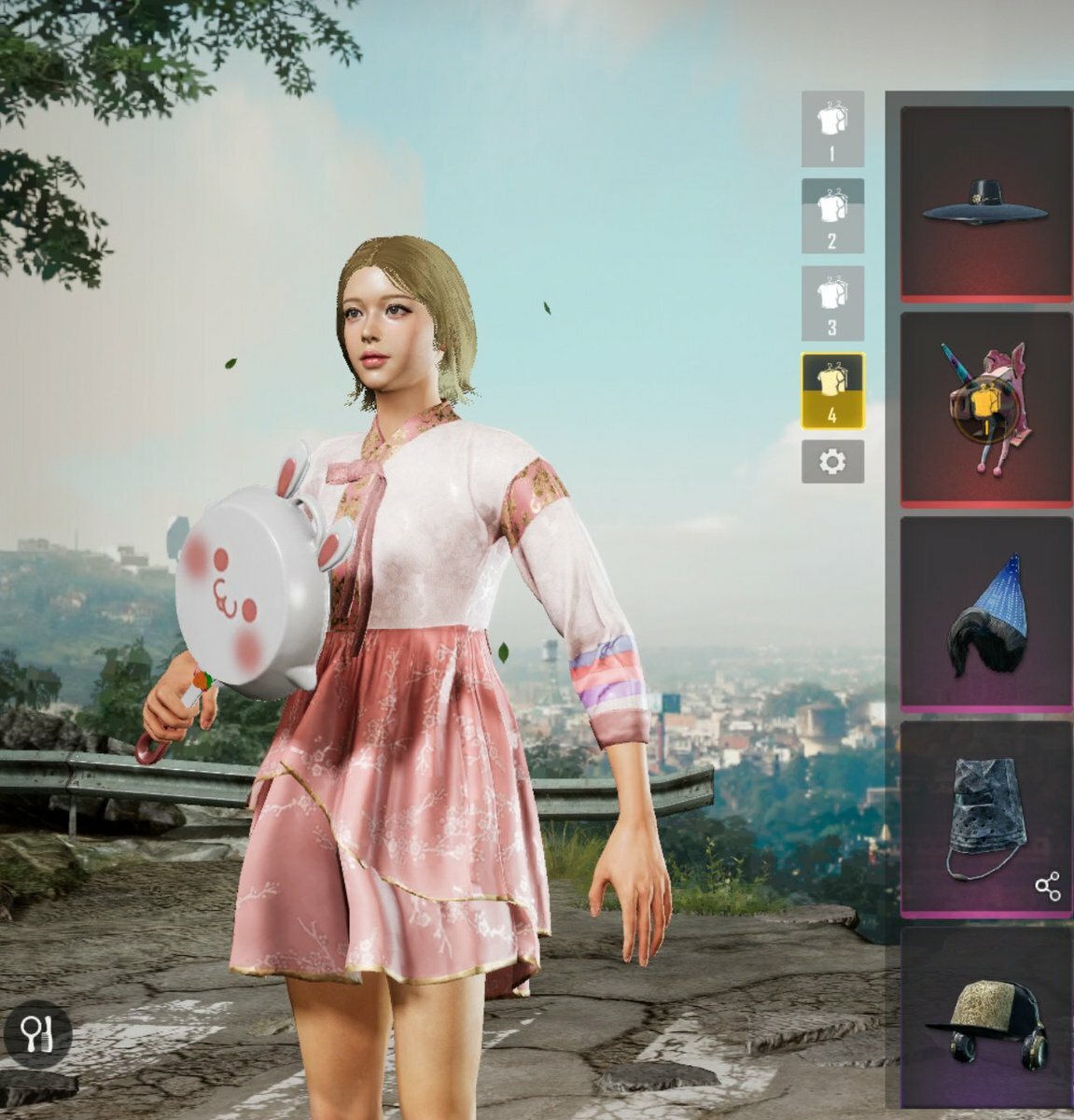Image resolution: width=1074 pixels, height=1120 pixels.
Task: Open the outfit preset gear settings
Action: (832, 461)
